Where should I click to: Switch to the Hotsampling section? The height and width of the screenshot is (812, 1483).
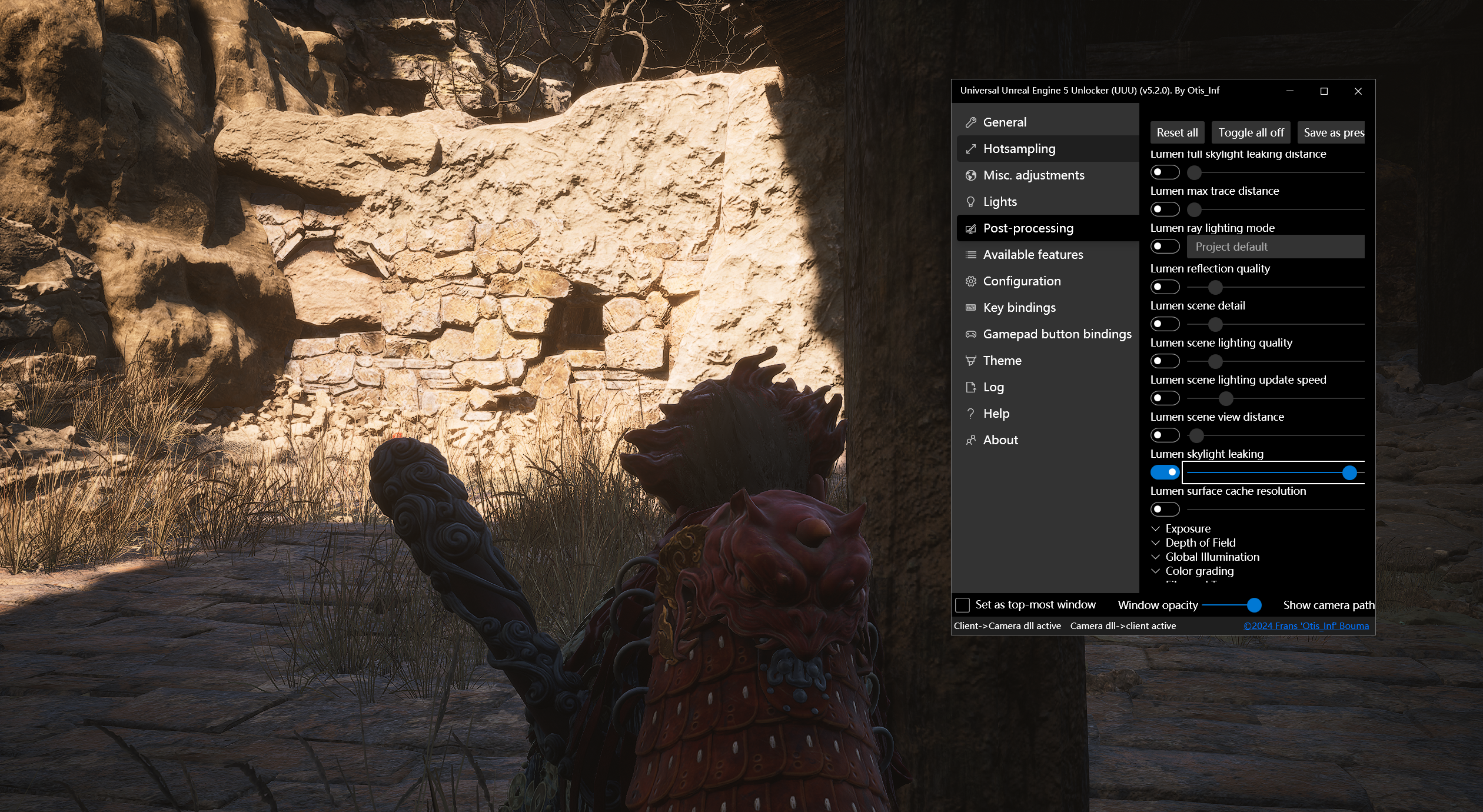(x=1019, y=149)
